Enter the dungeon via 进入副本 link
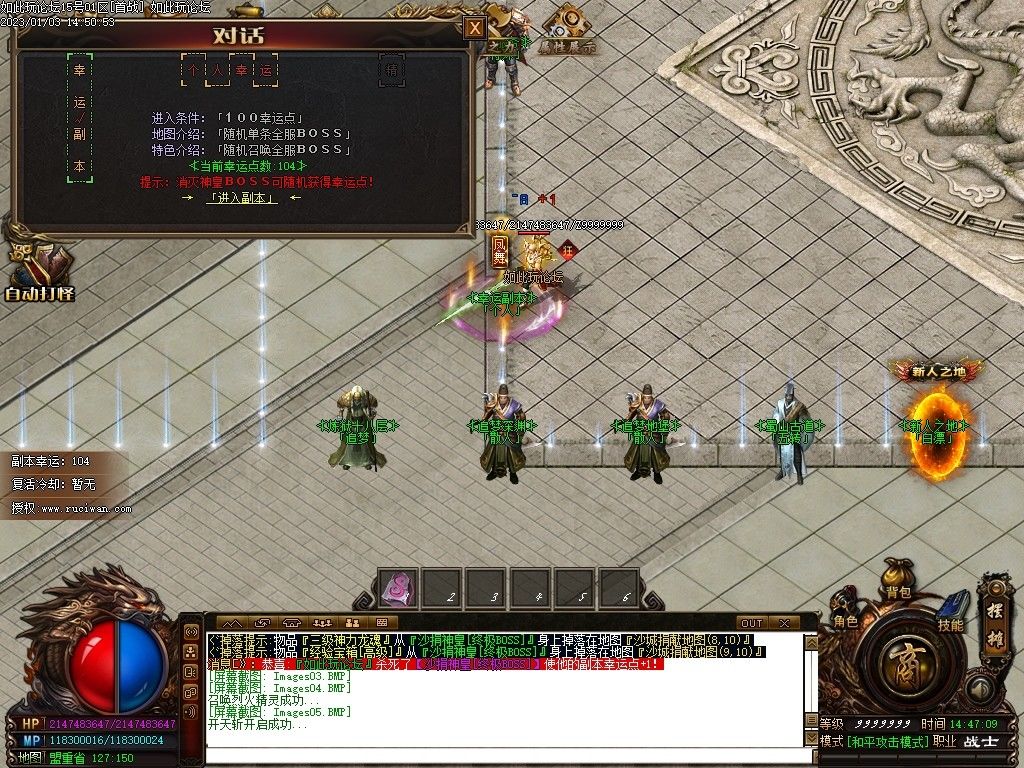 [241, 198]
